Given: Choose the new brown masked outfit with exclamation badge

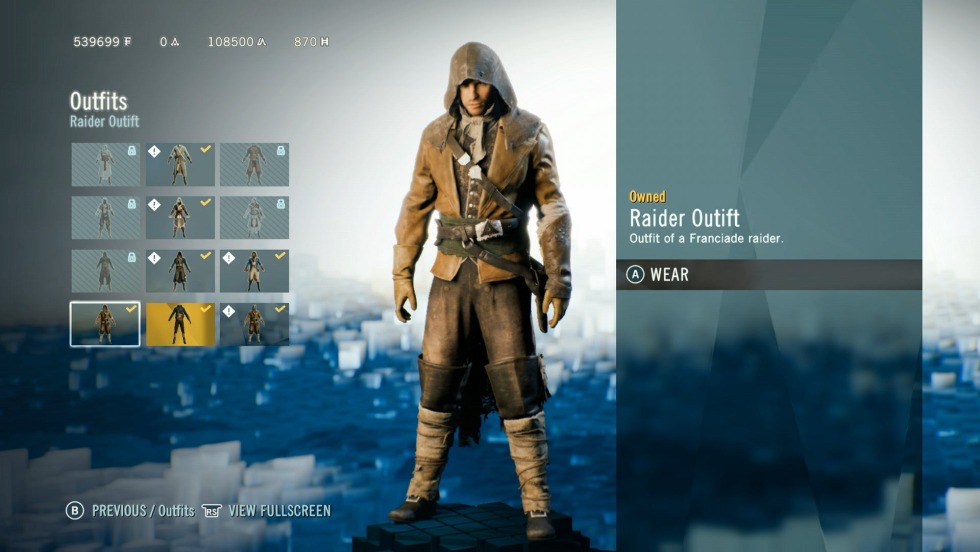Looking at the screenshot, I should point(254,324).
